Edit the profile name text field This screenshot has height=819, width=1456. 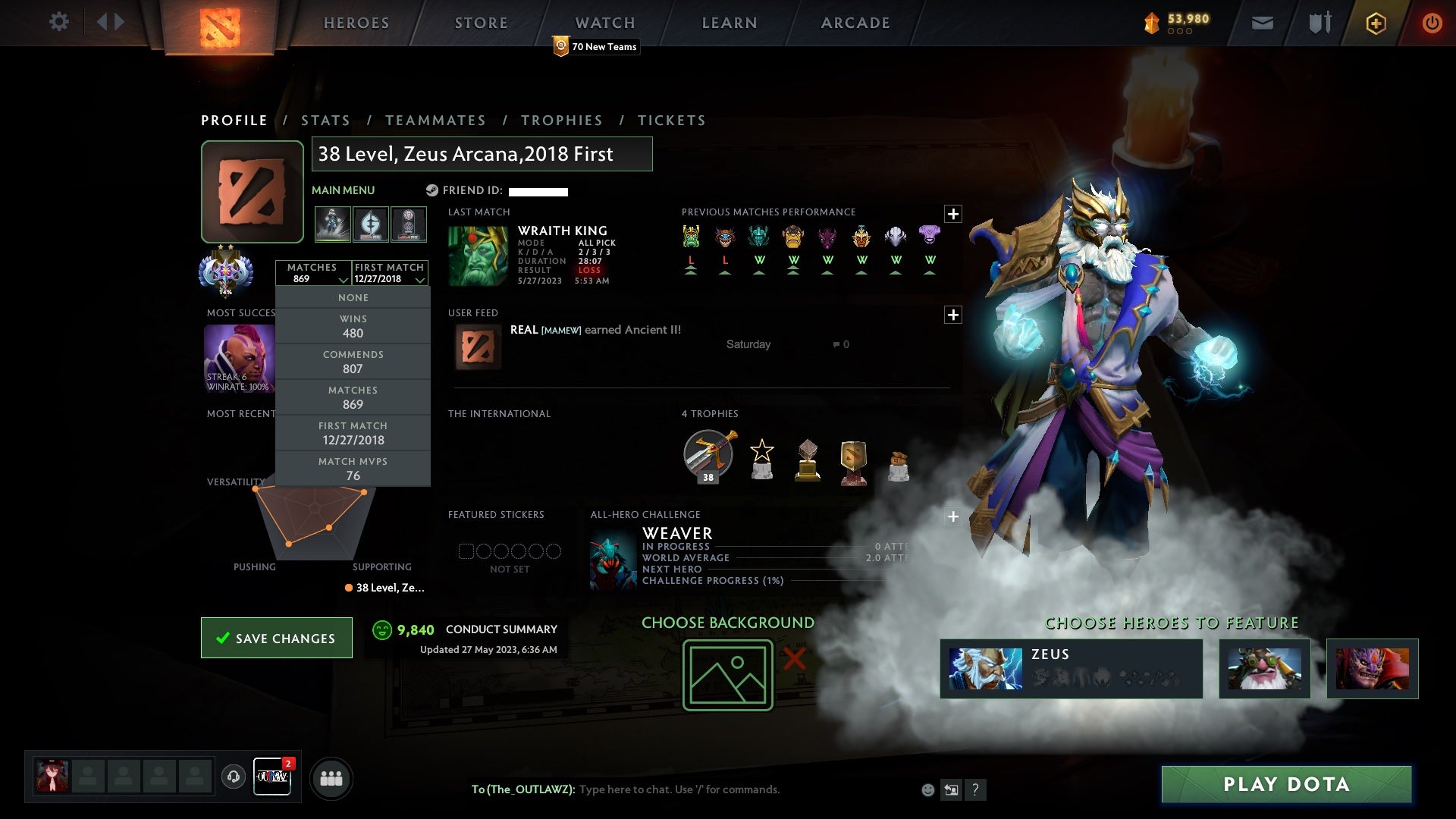(482, 154)
